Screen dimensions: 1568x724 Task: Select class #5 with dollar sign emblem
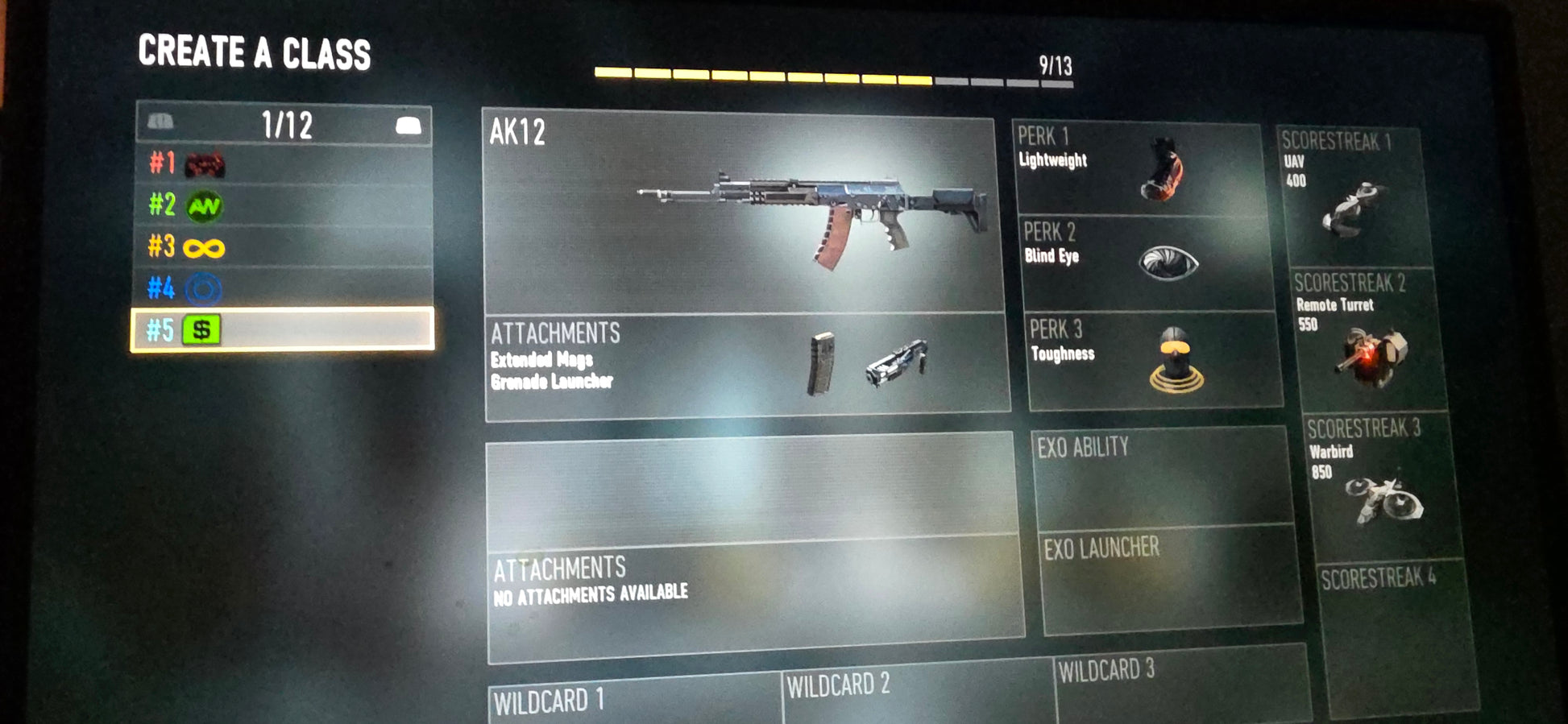click(x=284, y=329)
